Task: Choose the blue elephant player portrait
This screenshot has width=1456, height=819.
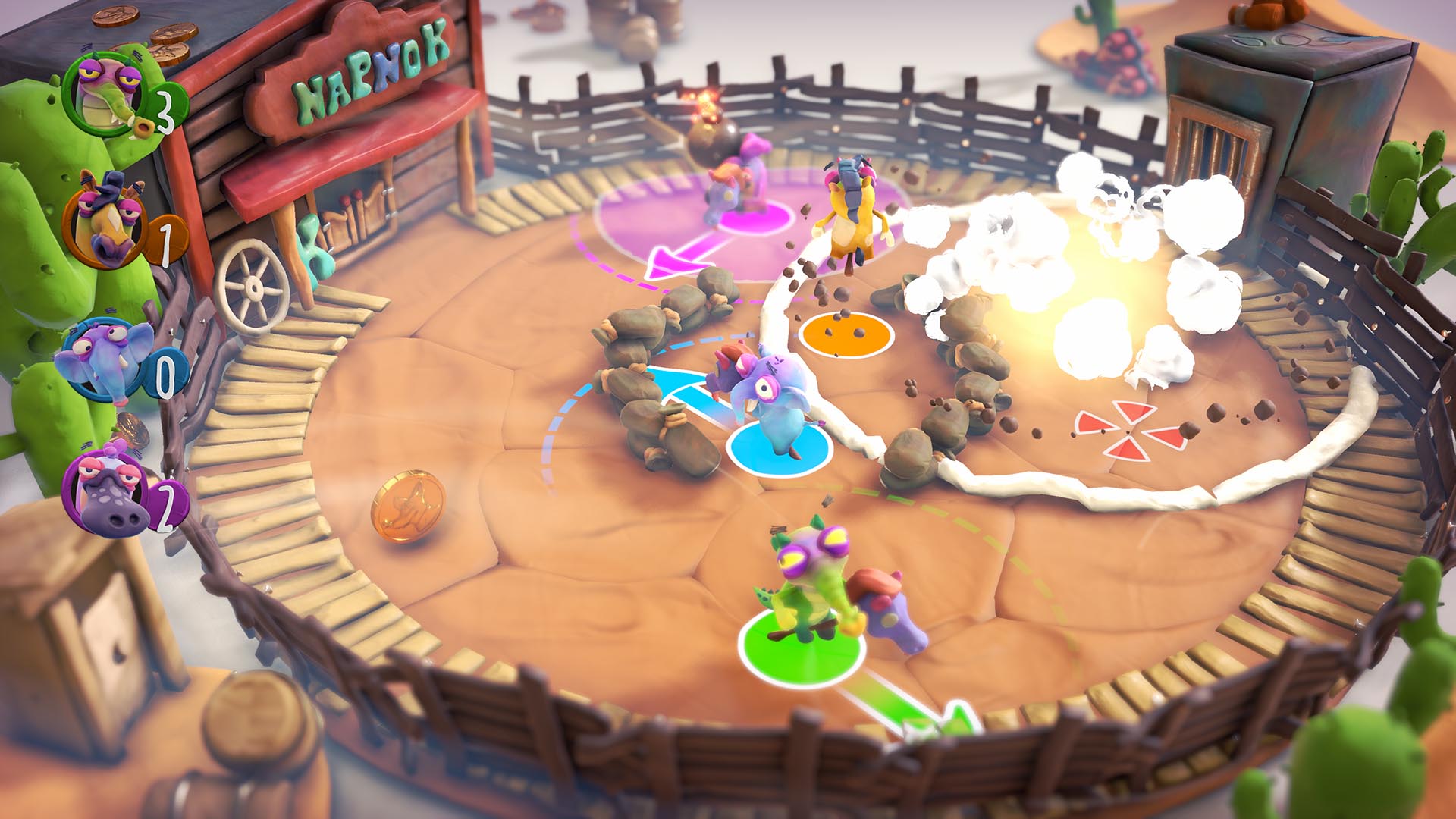Action: click(105, 361)
